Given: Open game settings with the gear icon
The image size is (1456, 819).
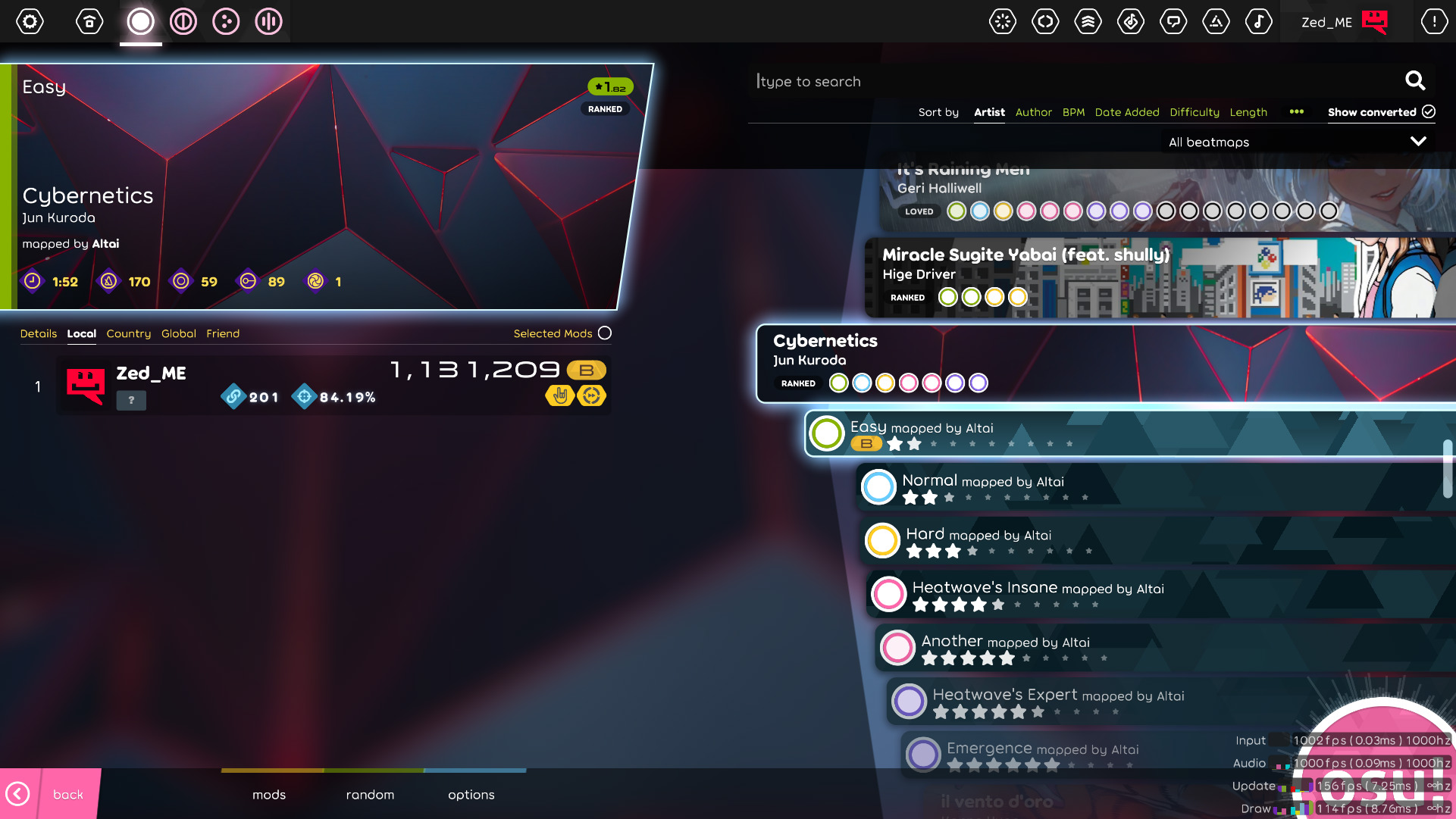Looking at the screenshot, I should (x=30, y=21).
